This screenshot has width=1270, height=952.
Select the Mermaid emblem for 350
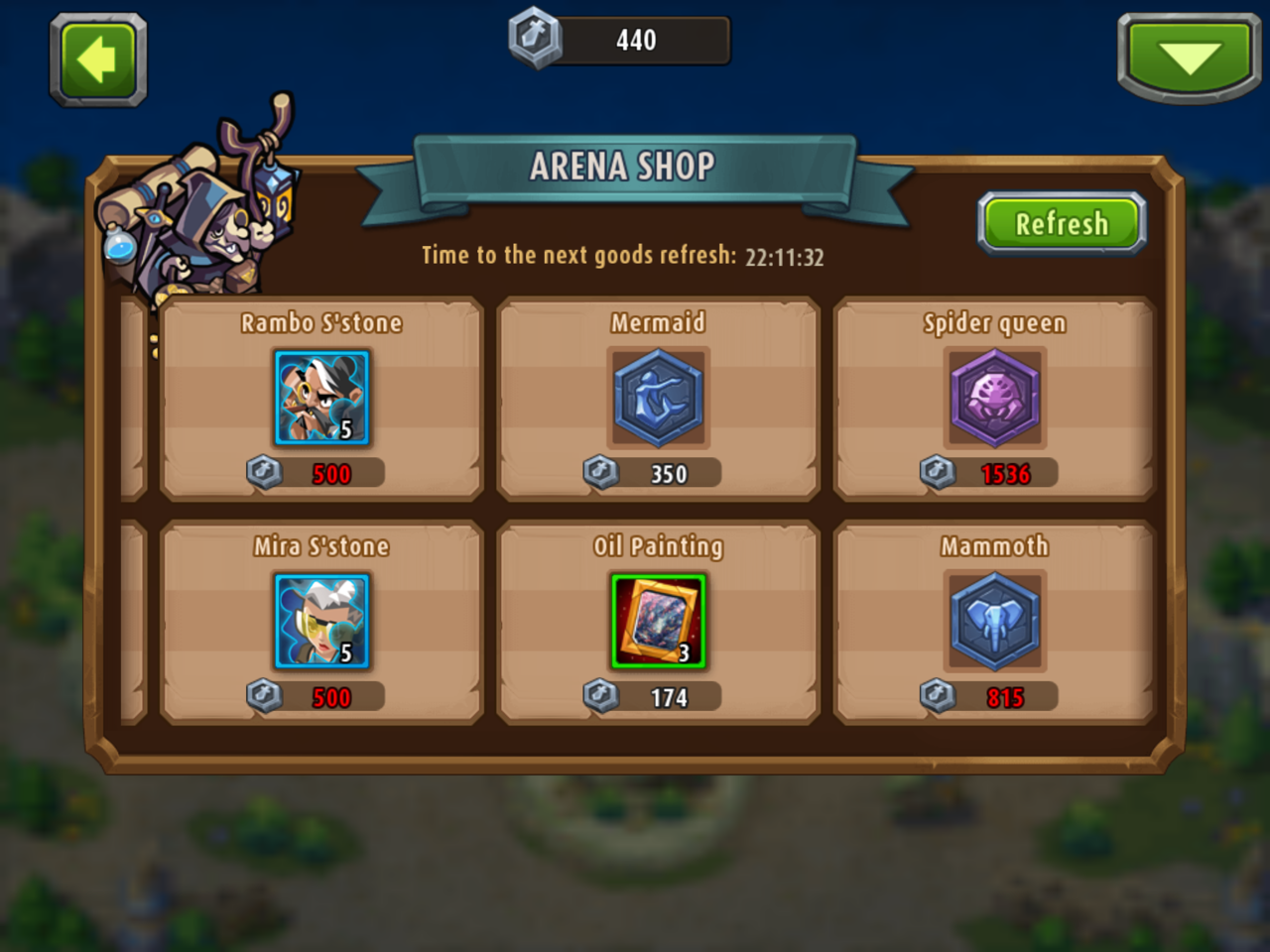pos(658,399)
